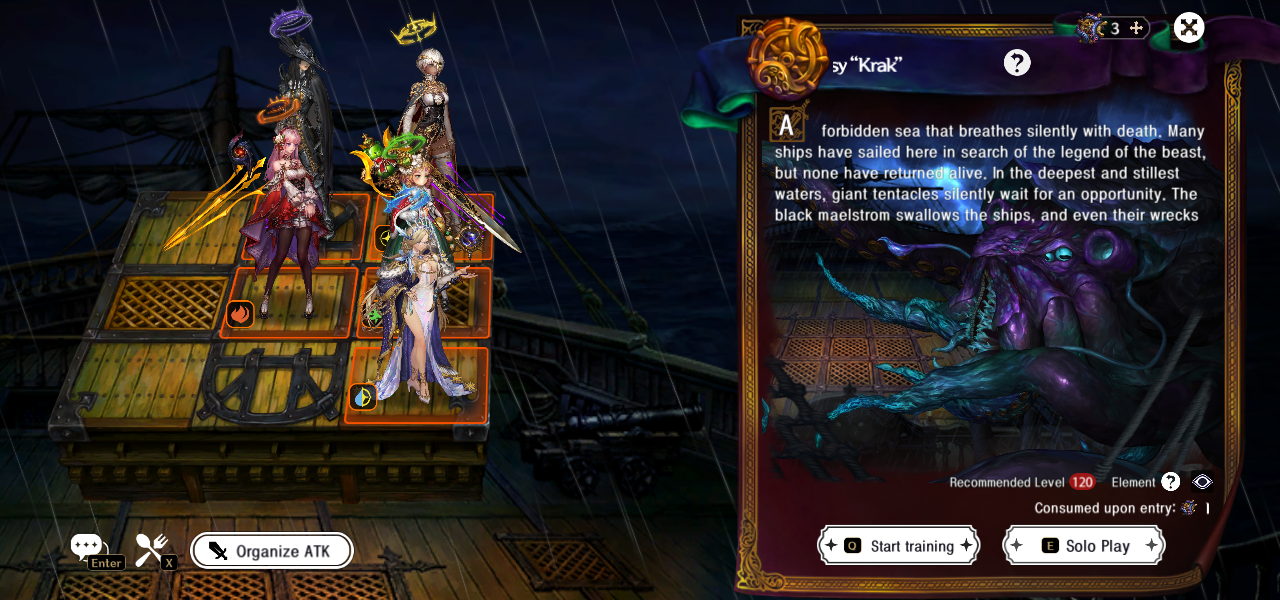This screenshot has height=600, width=1280.
Task: Add more raid entry tickets
Action: point(1136,28)
